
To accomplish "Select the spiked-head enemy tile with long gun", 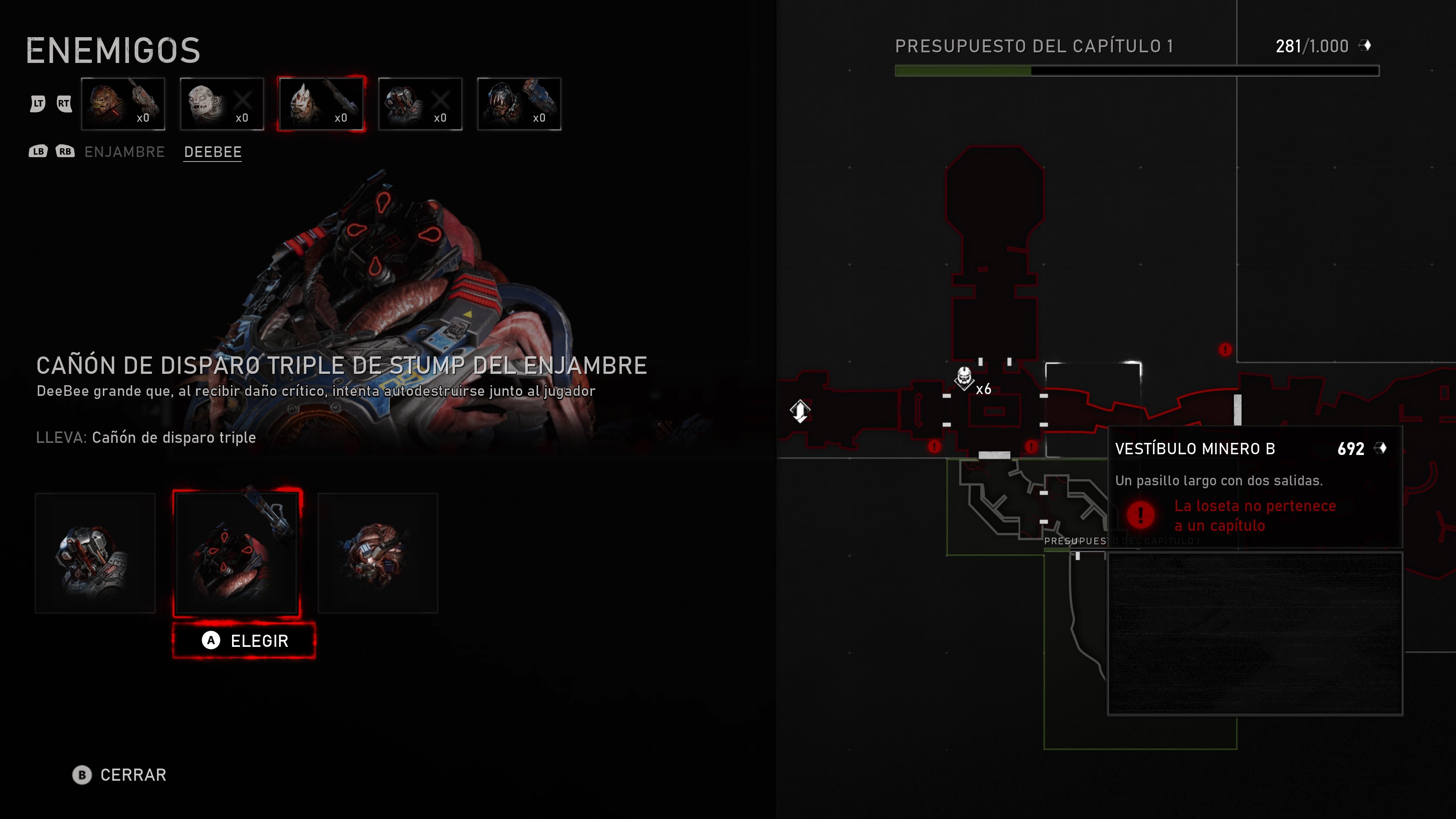I will pos(321,104).
